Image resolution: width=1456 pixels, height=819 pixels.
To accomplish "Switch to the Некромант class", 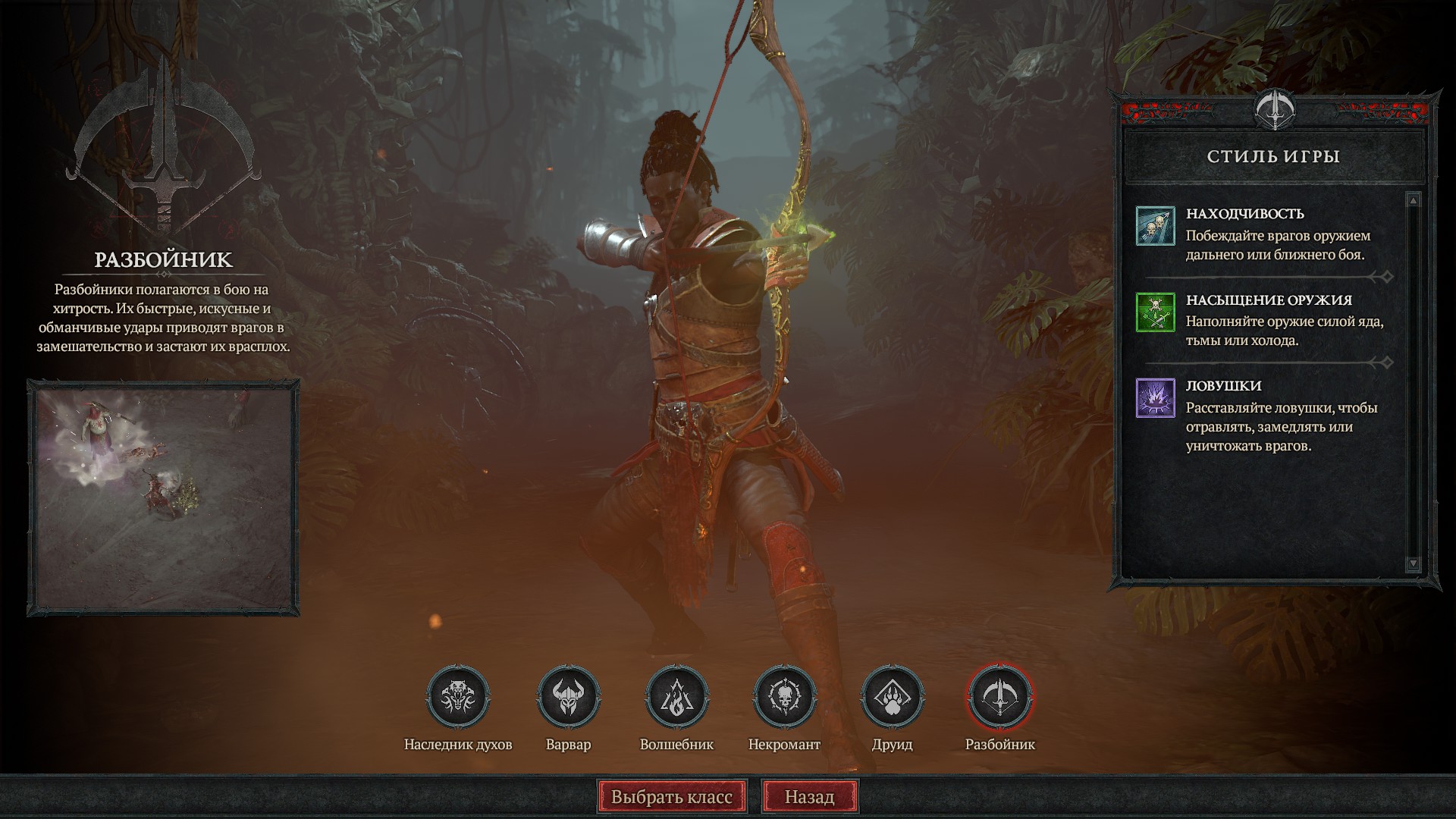I will [x=784, y=696].
